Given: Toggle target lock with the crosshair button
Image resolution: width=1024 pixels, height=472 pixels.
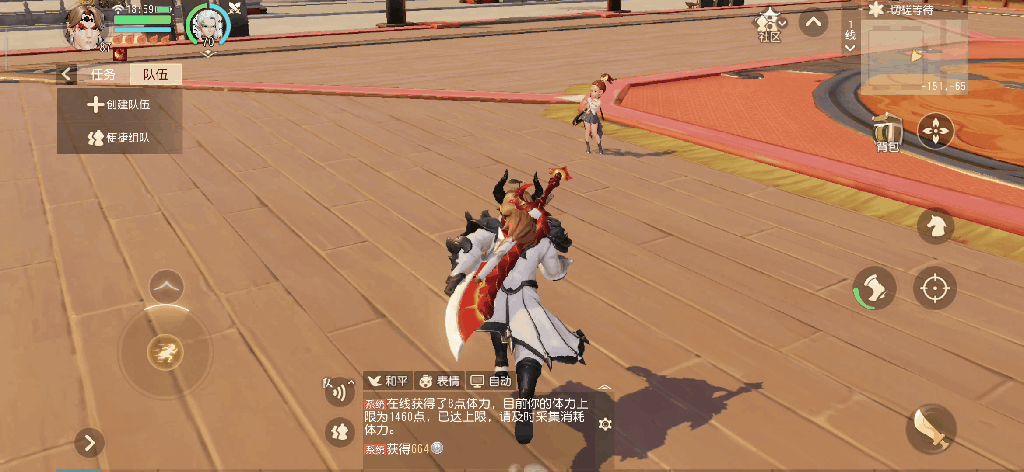Looking at the screenshot, I should point(935,289).
